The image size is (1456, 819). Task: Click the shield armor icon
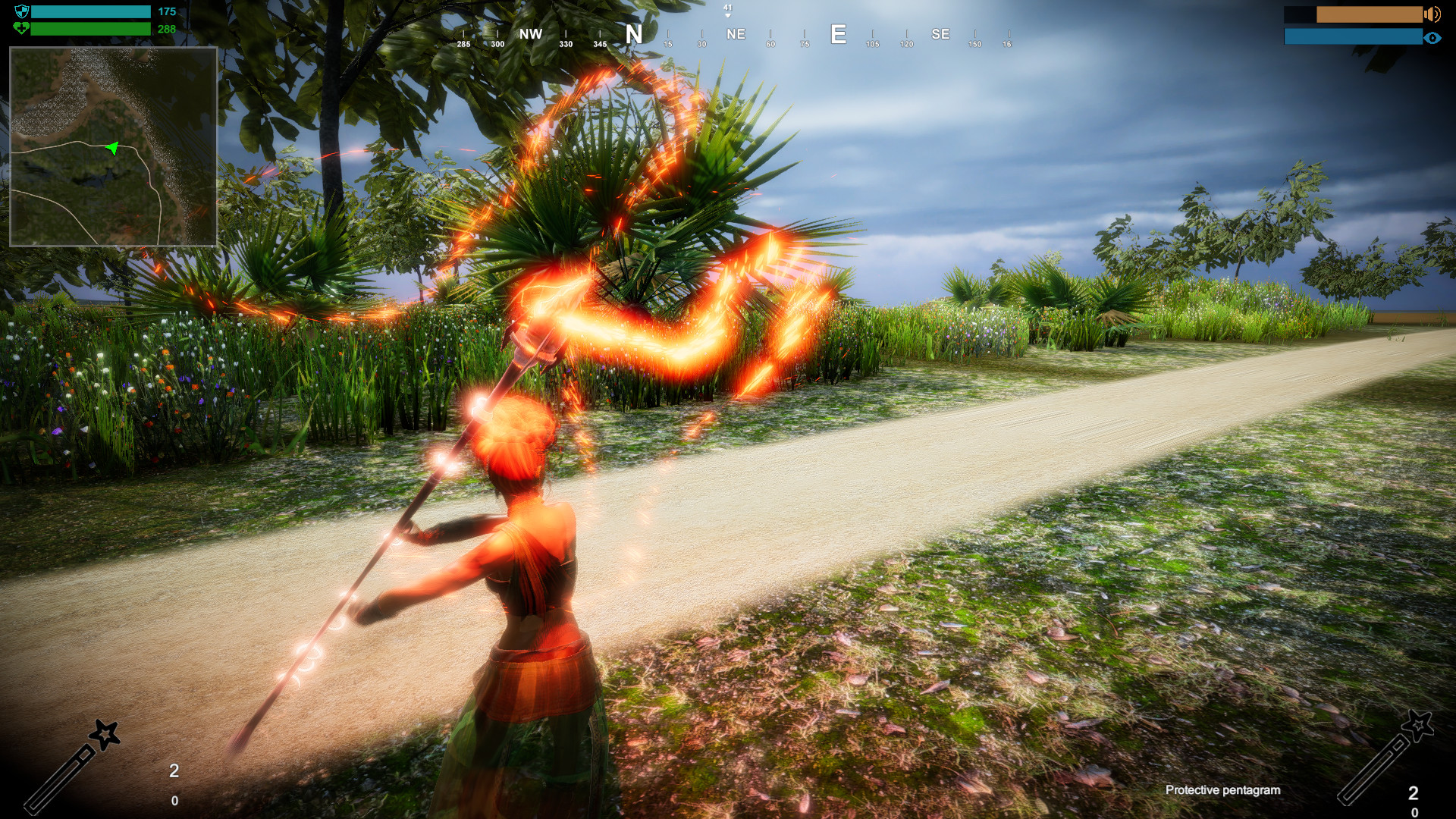pyautogui.click(x=21, y=11)
